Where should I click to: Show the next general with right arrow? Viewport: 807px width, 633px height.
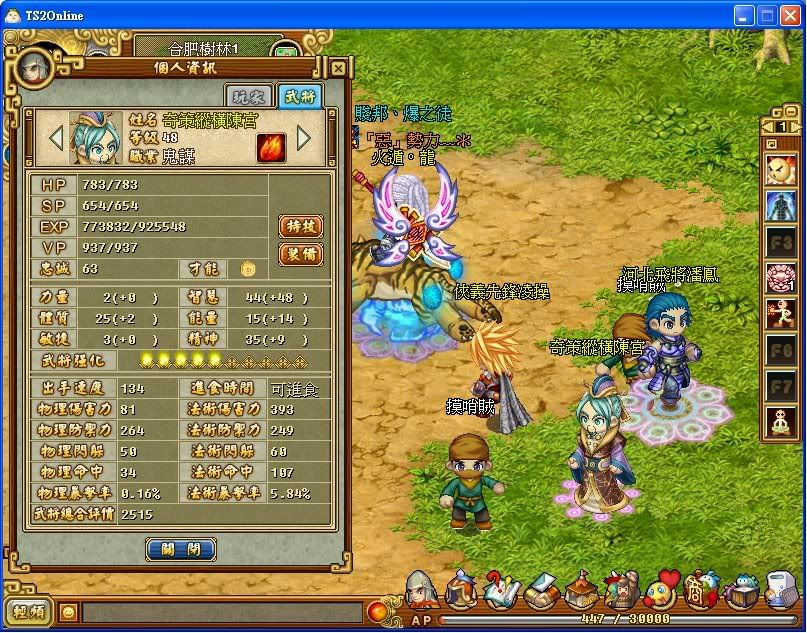(304, 137)
